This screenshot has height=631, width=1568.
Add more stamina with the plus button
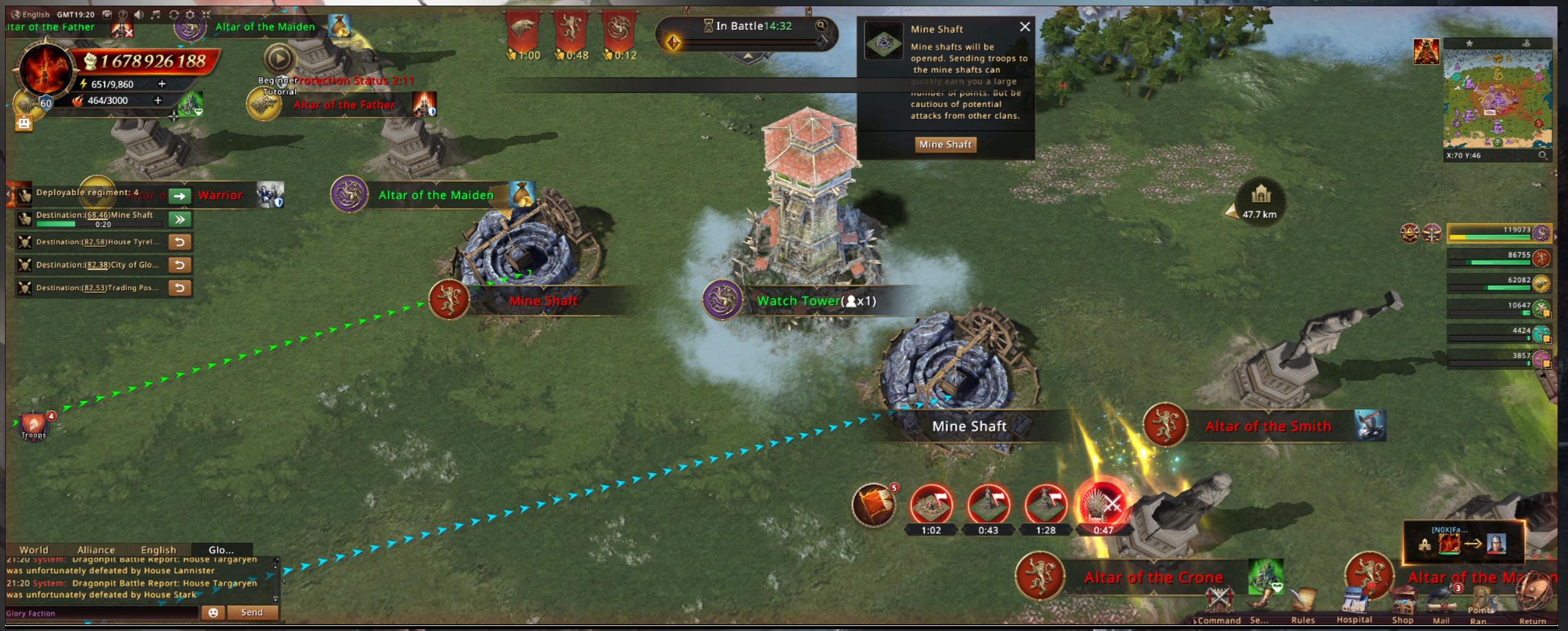point(162,84)
